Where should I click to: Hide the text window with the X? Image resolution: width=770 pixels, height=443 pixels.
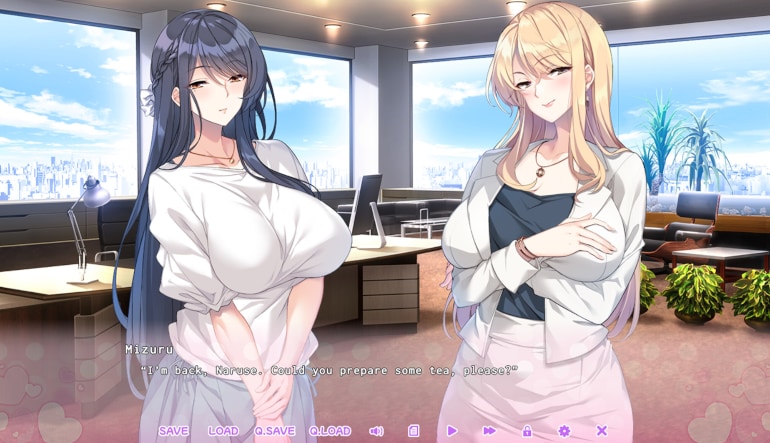(602, 431)
